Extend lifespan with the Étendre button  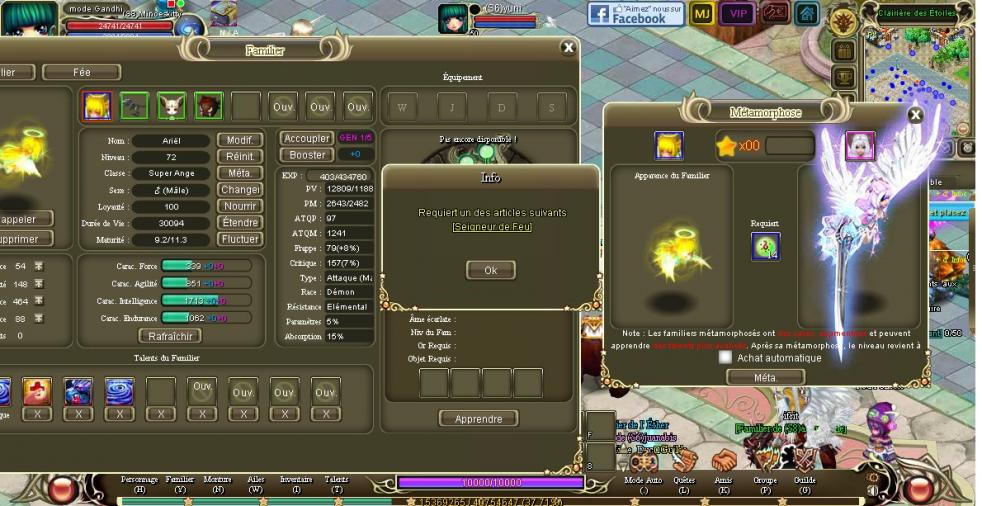(239, 223)
